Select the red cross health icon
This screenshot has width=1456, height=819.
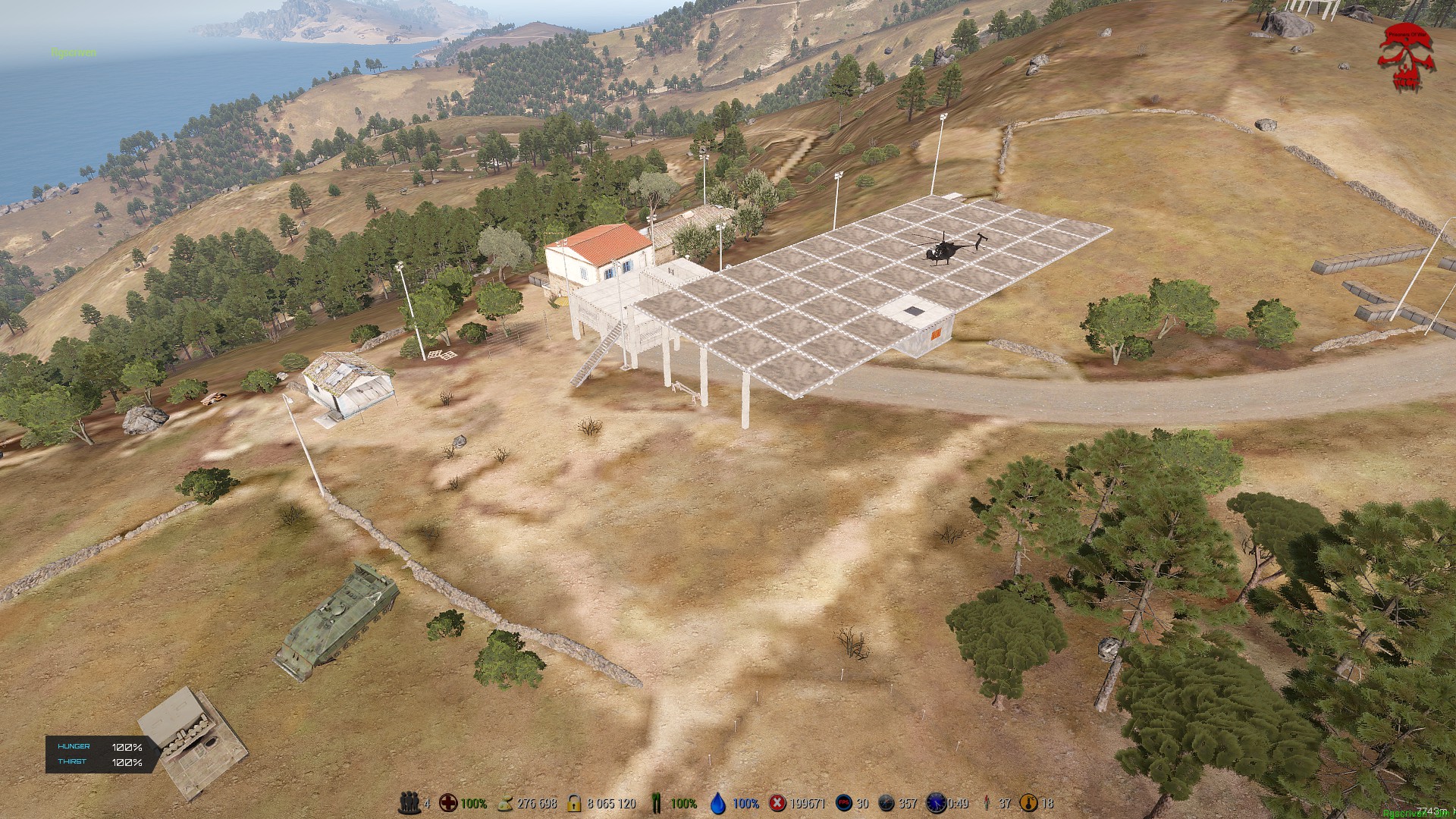449,803
